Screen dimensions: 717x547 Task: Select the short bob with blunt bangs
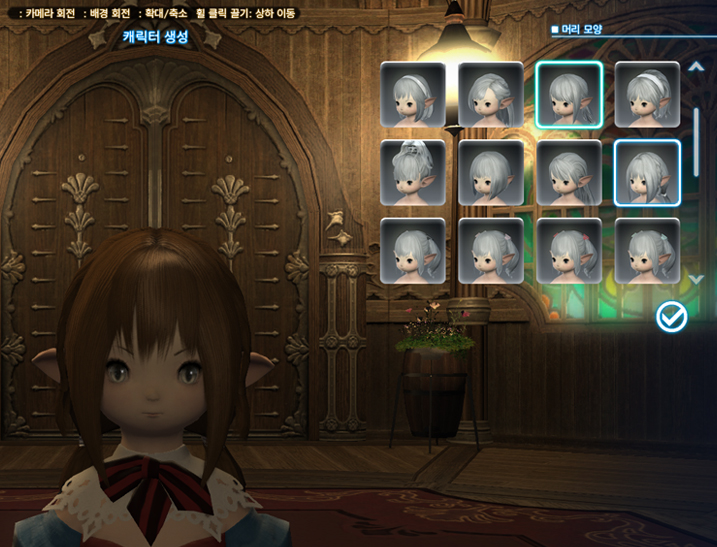pyautogui.click(x=491, y=173)
